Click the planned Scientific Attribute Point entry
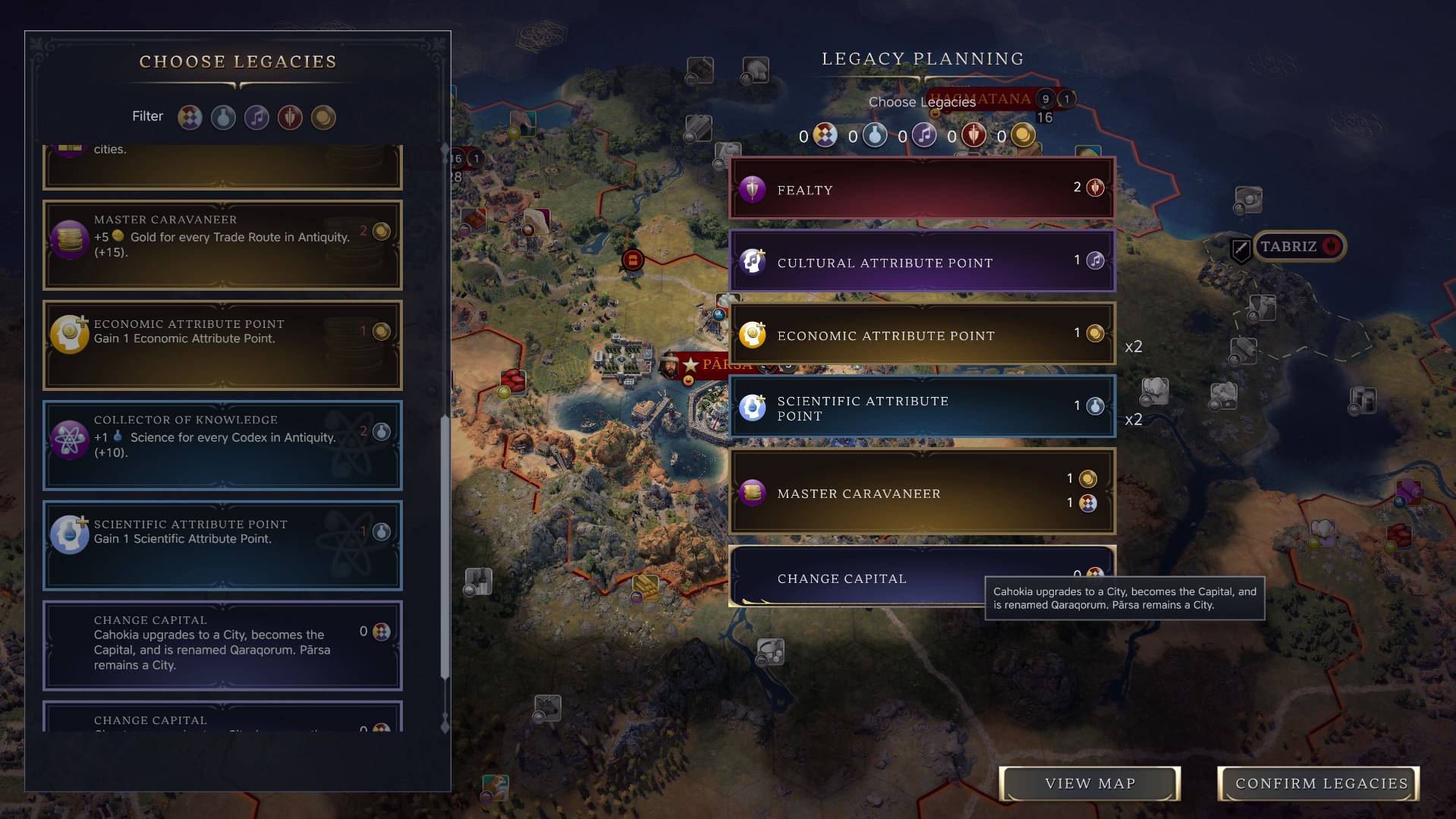 click(x=921, y=408)
